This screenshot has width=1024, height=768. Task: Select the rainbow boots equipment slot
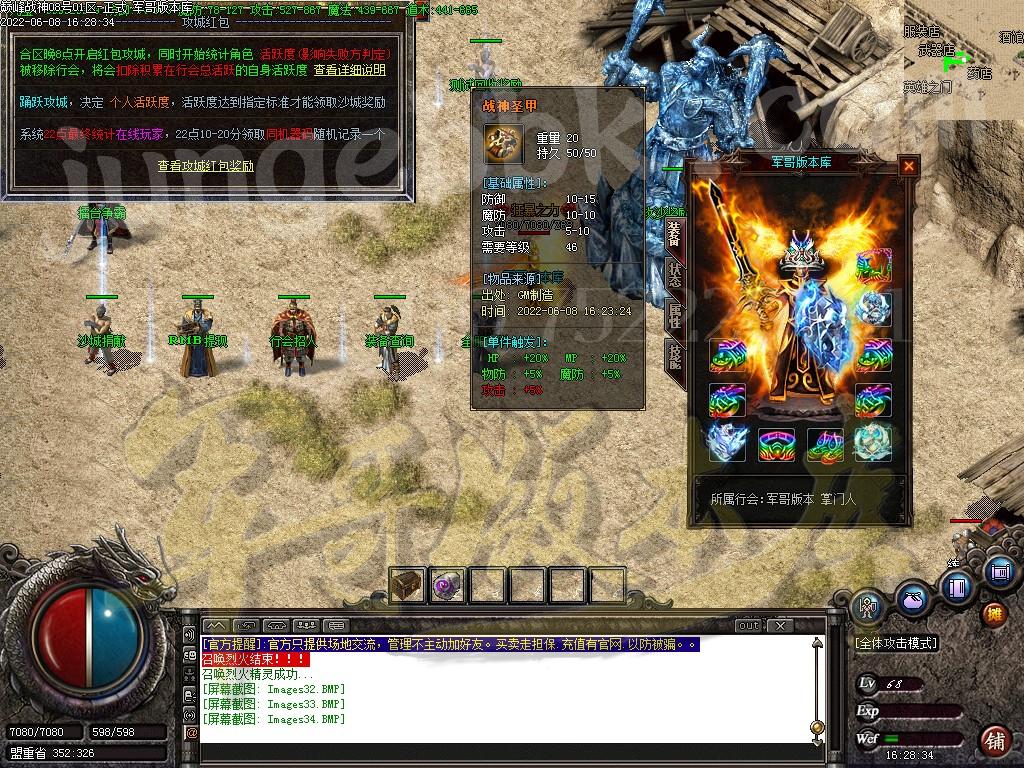pos(826,443)
